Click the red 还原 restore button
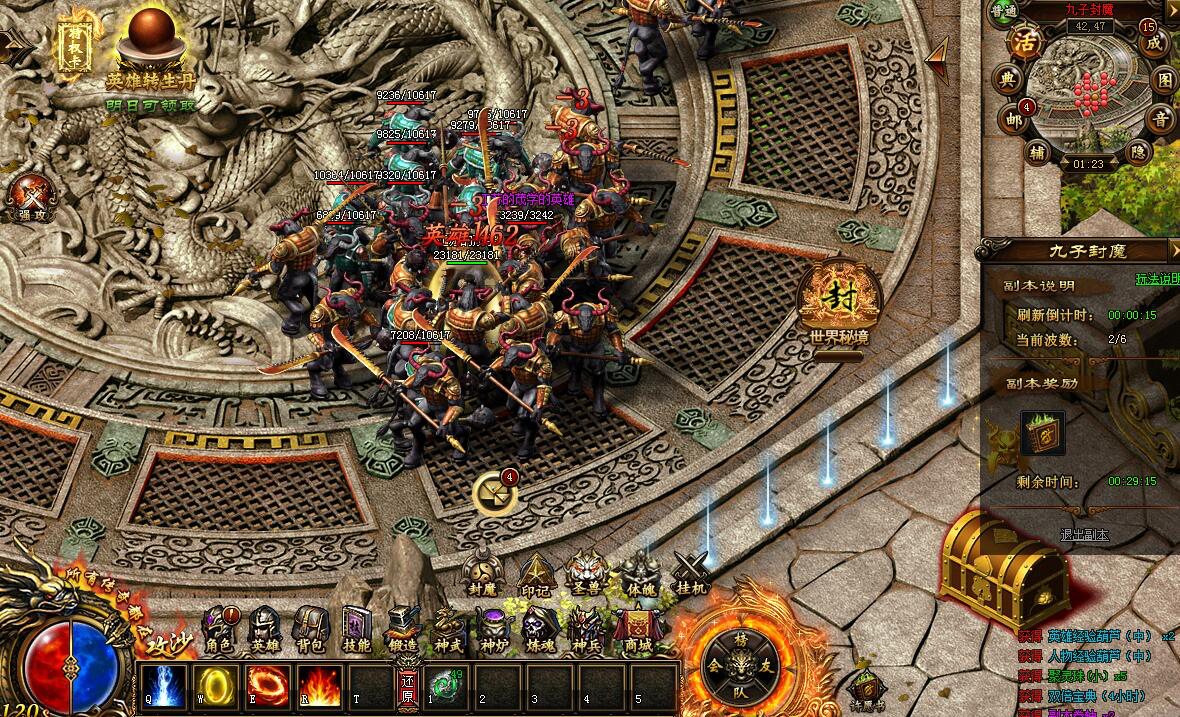This screenshot has width=1180, height=717. (407, 688)
